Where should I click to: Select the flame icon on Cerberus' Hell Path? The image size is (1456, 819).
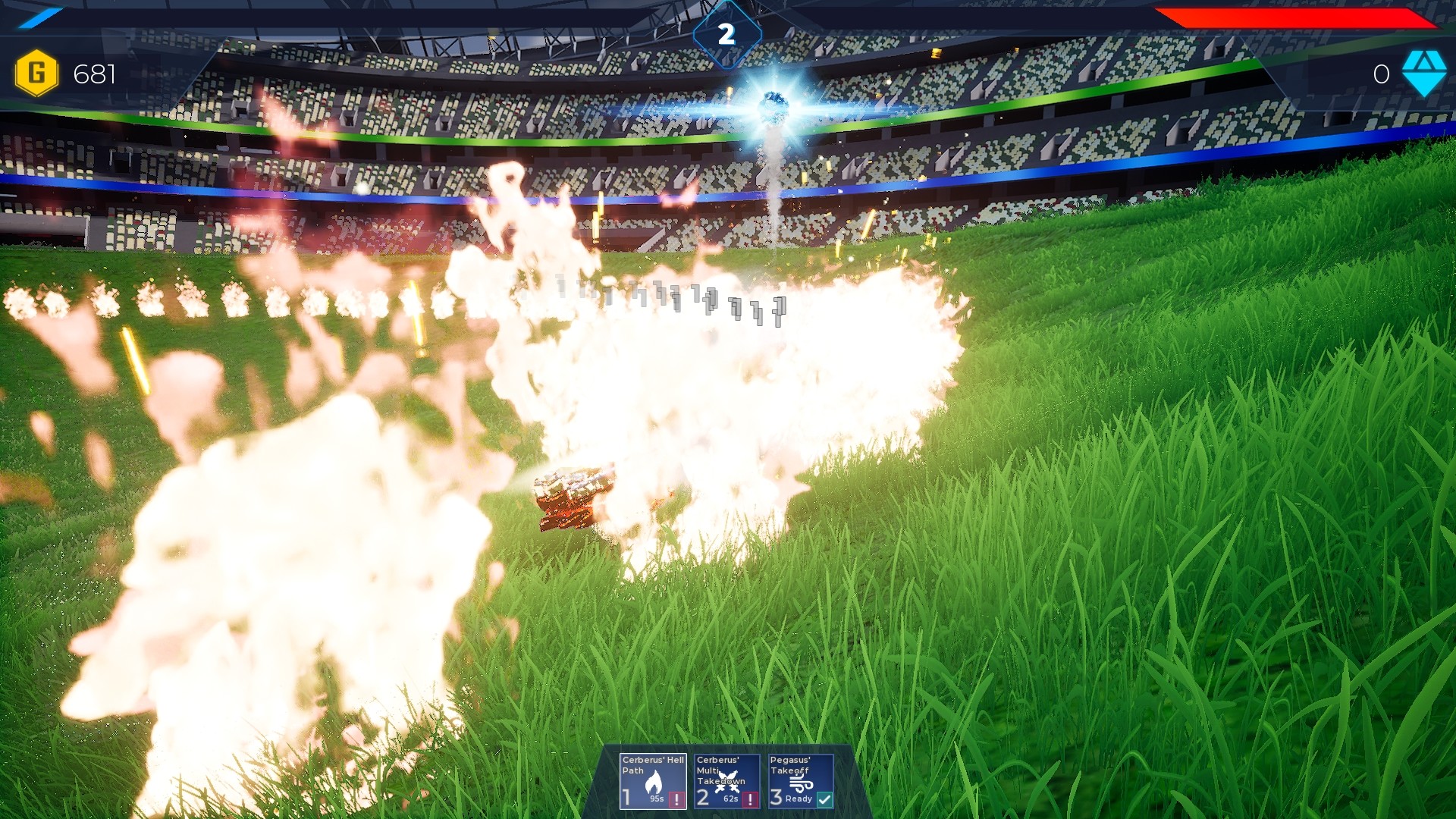click(654, 781)
